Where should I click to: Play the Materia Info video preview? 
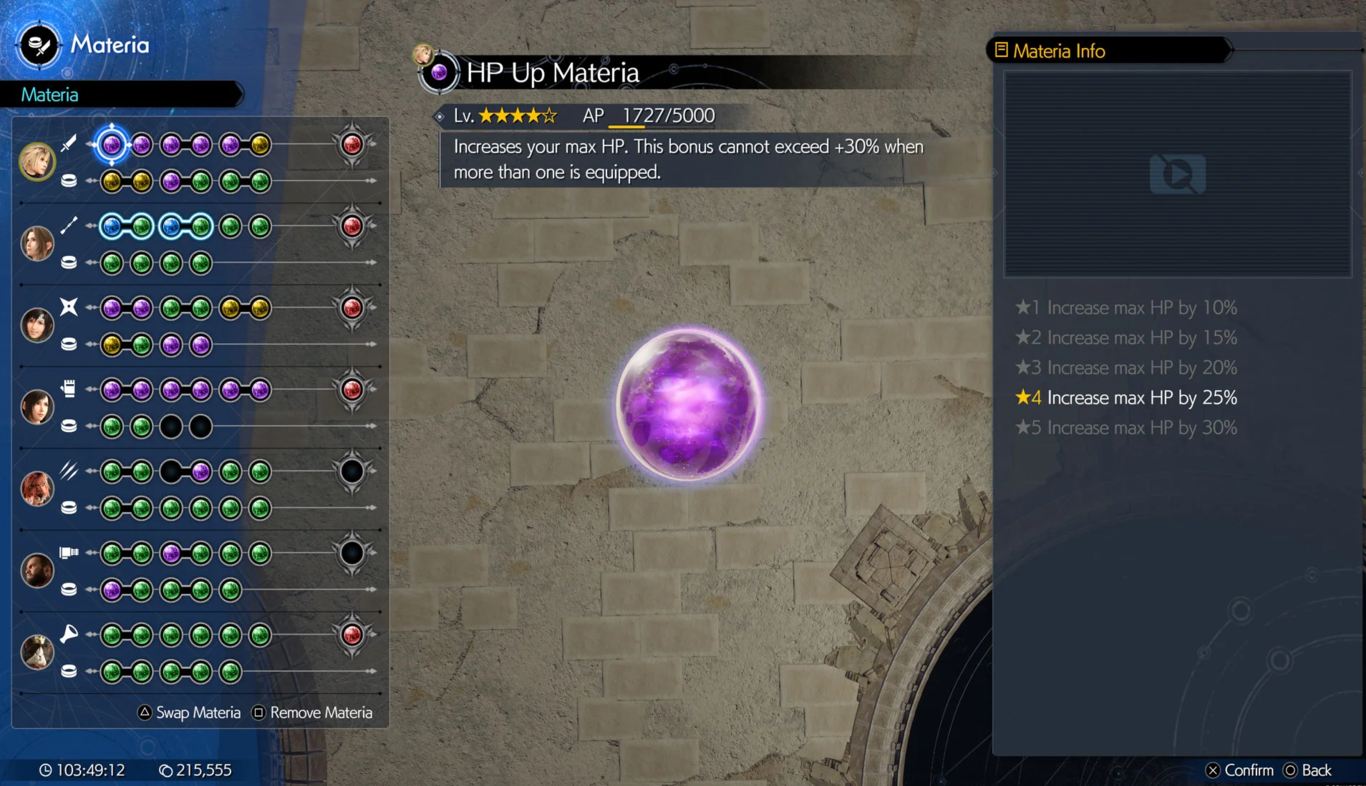click(1177, 175)
